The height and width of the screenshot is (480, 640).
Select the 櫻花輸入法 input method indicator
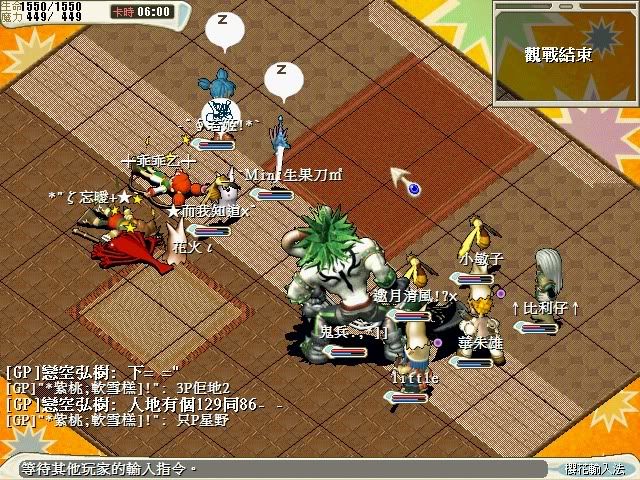click(592, 468)
